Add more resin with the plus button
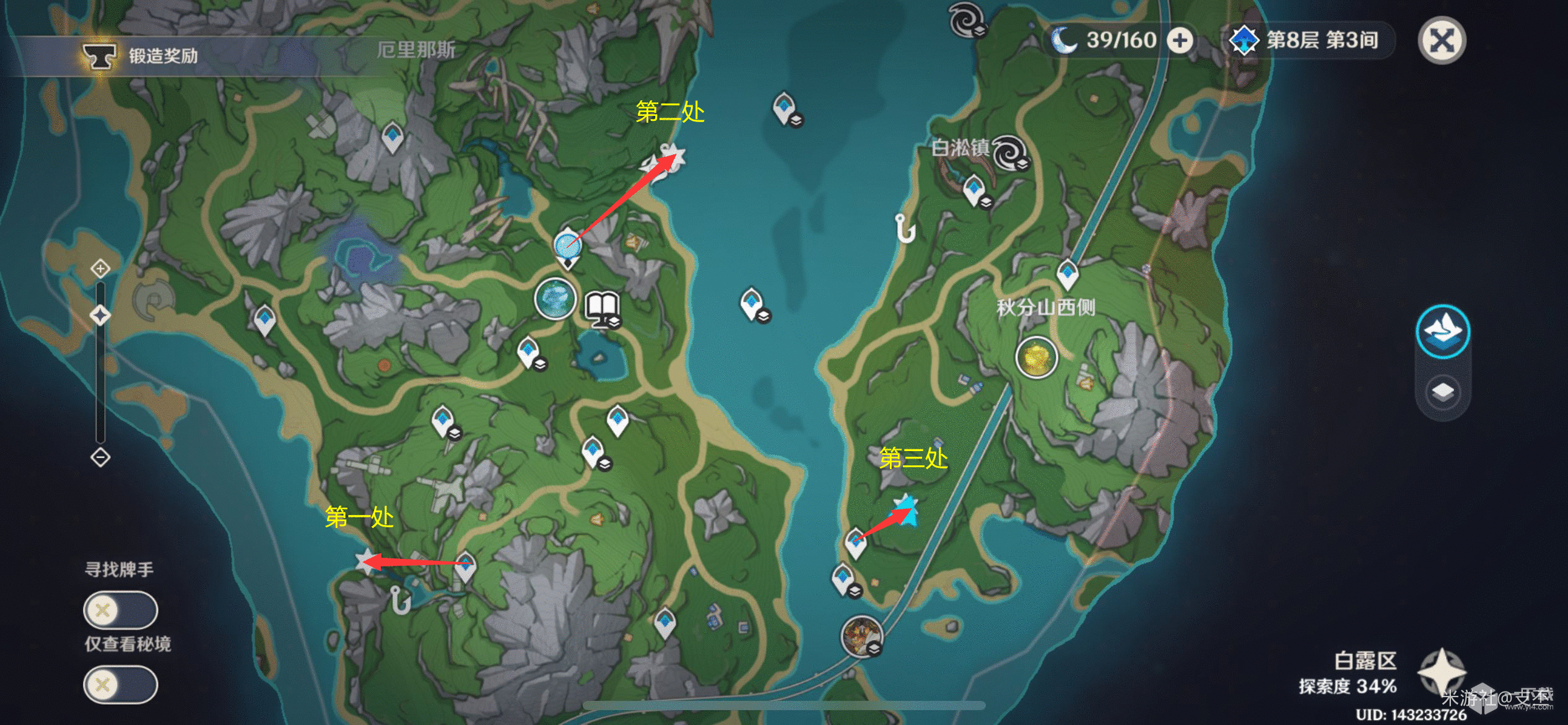1568x725 pixels. click(1180, 41)
